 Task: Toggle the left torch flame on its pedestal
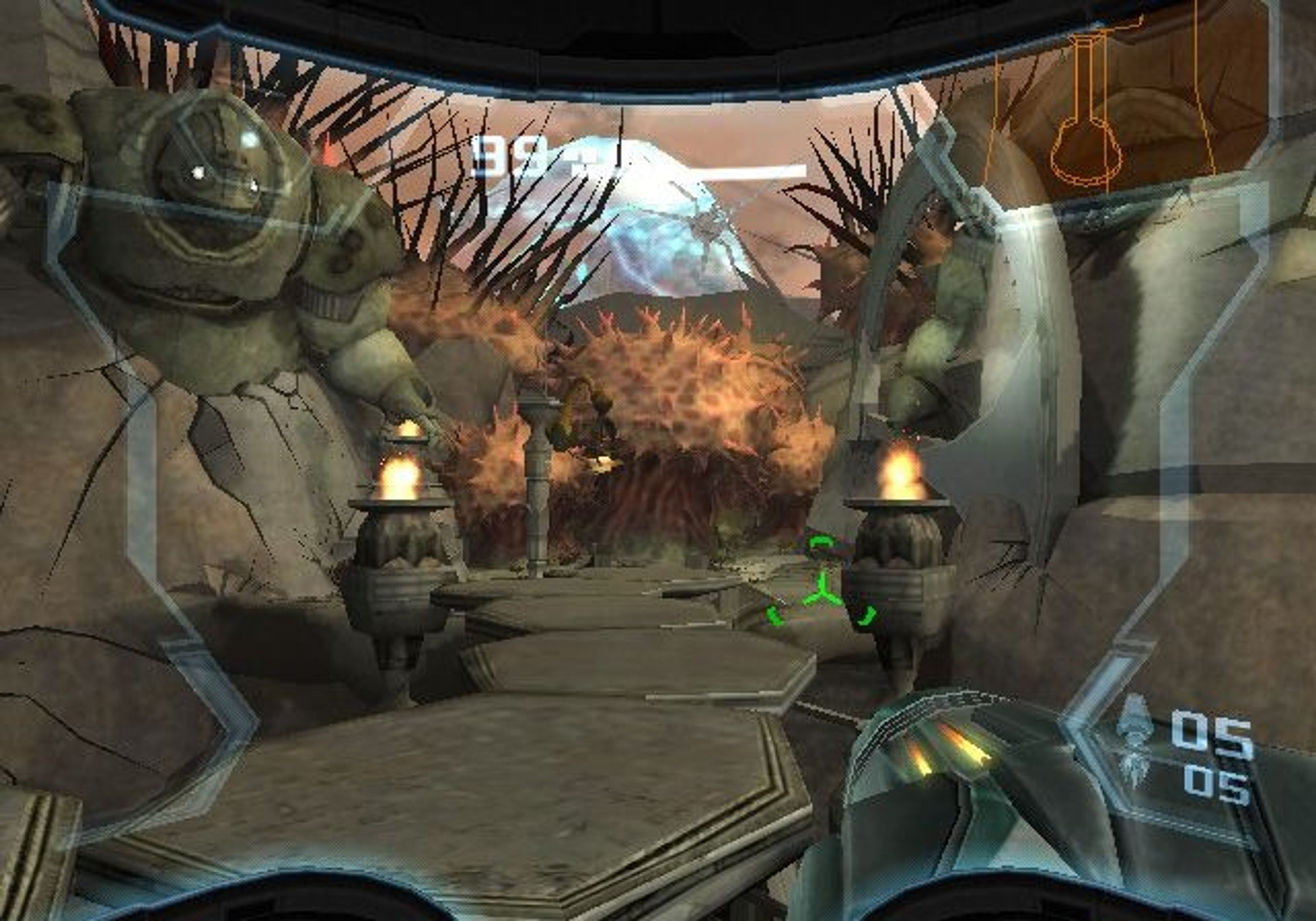(401, 481)
